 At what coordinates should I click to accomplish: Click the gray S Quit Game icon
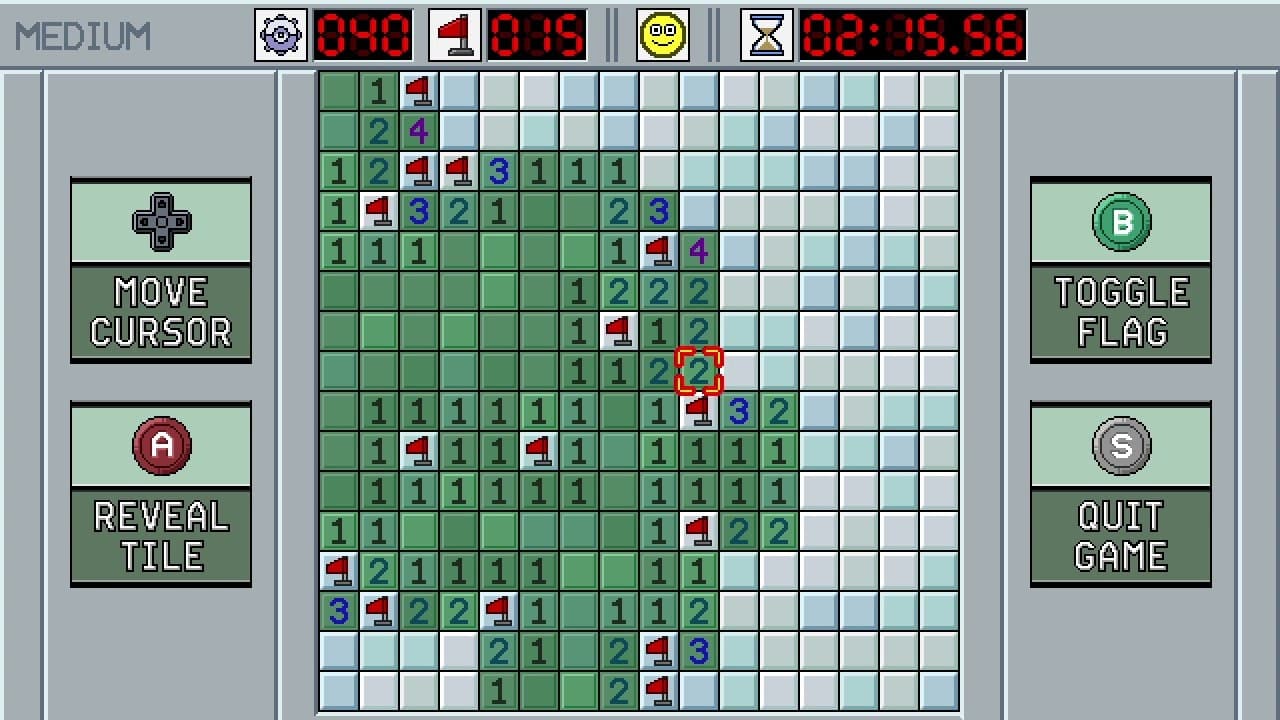[x=1120, y=446]
